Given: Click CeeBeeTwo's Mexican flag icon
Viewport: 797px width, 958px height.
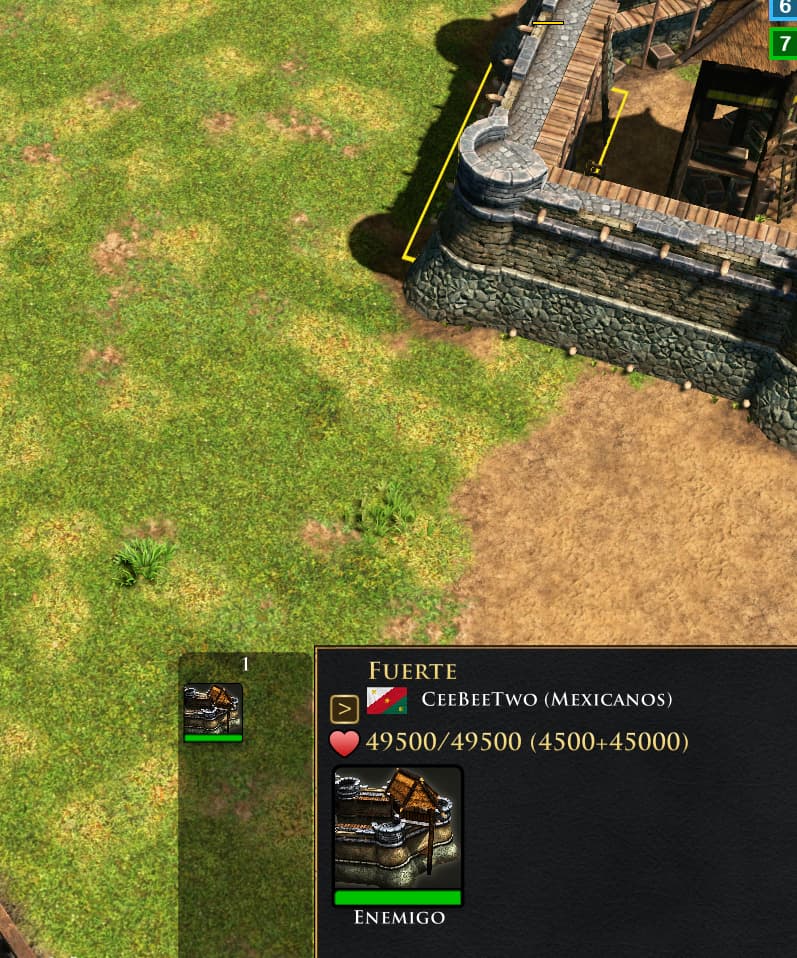Looking at the screenshot, I should (386, 700).
